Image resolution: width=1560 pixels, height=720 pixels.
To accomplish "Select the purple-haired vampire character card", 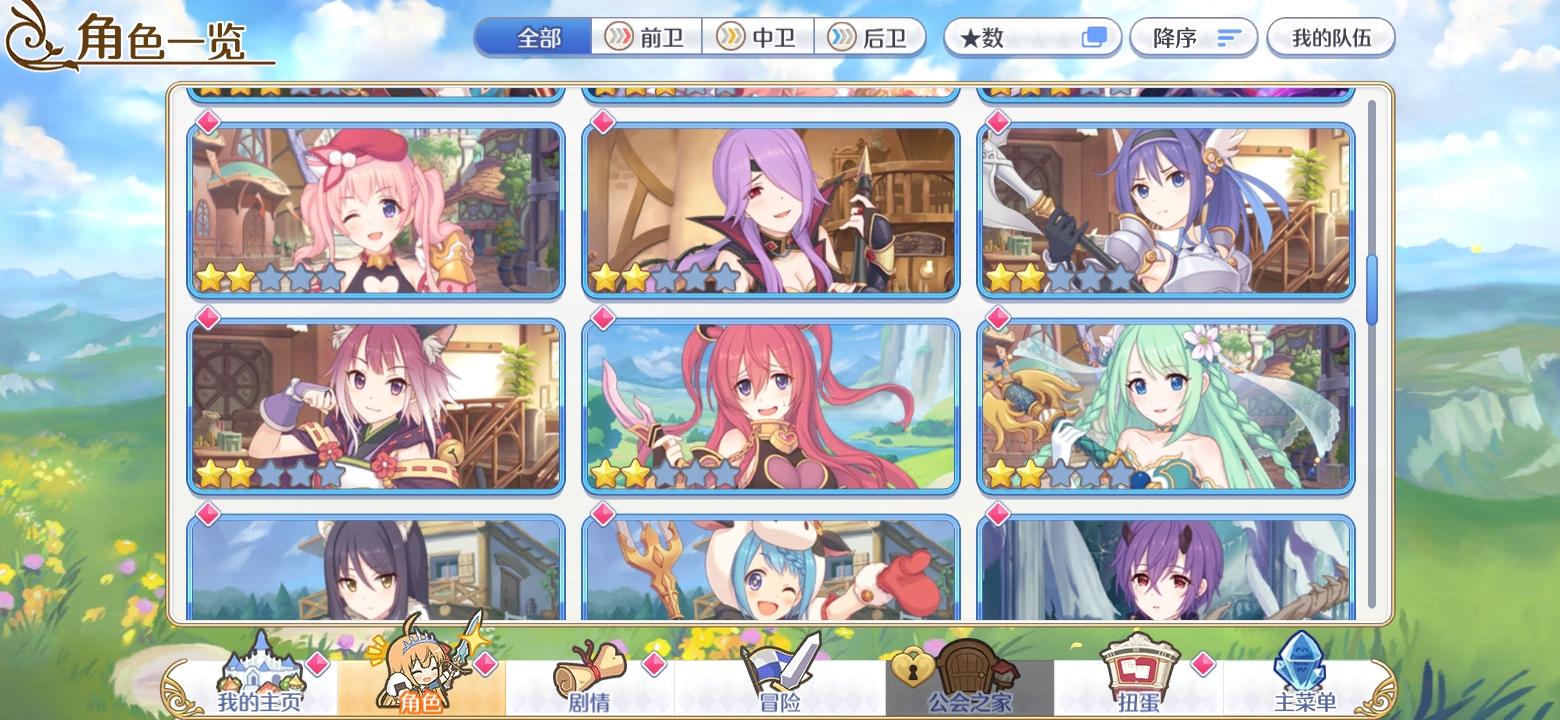I will [x=771, y=210].
